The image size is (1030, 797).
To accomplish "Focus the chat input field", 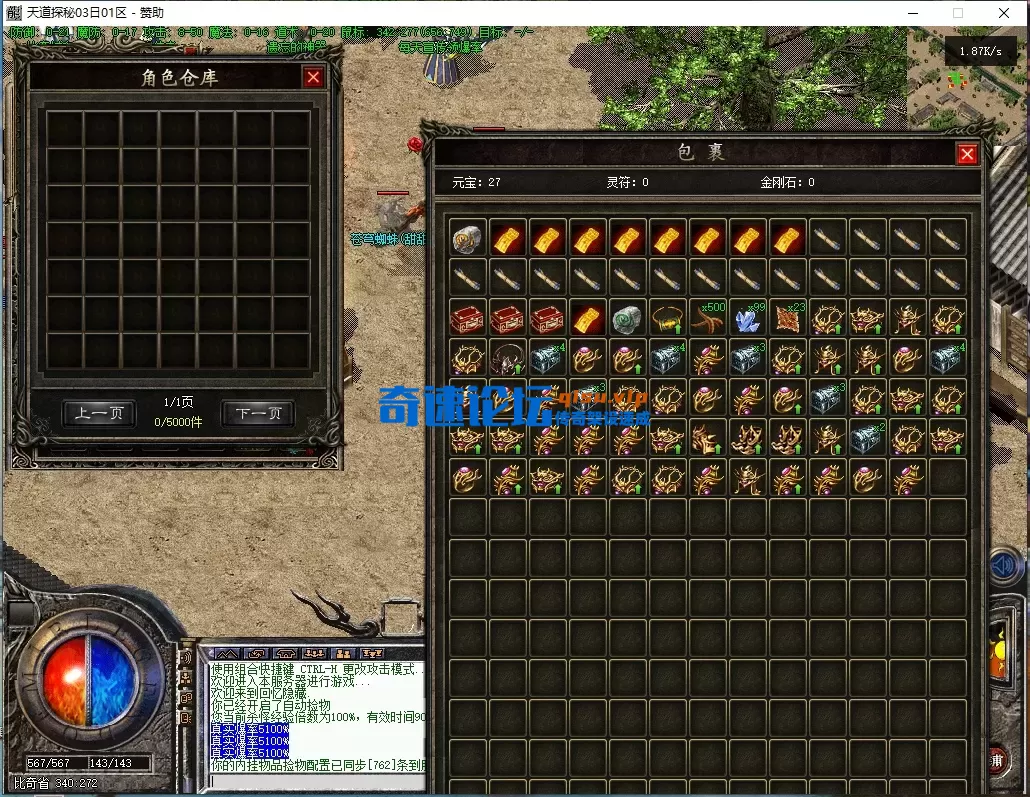I will [x=310, y=782].
